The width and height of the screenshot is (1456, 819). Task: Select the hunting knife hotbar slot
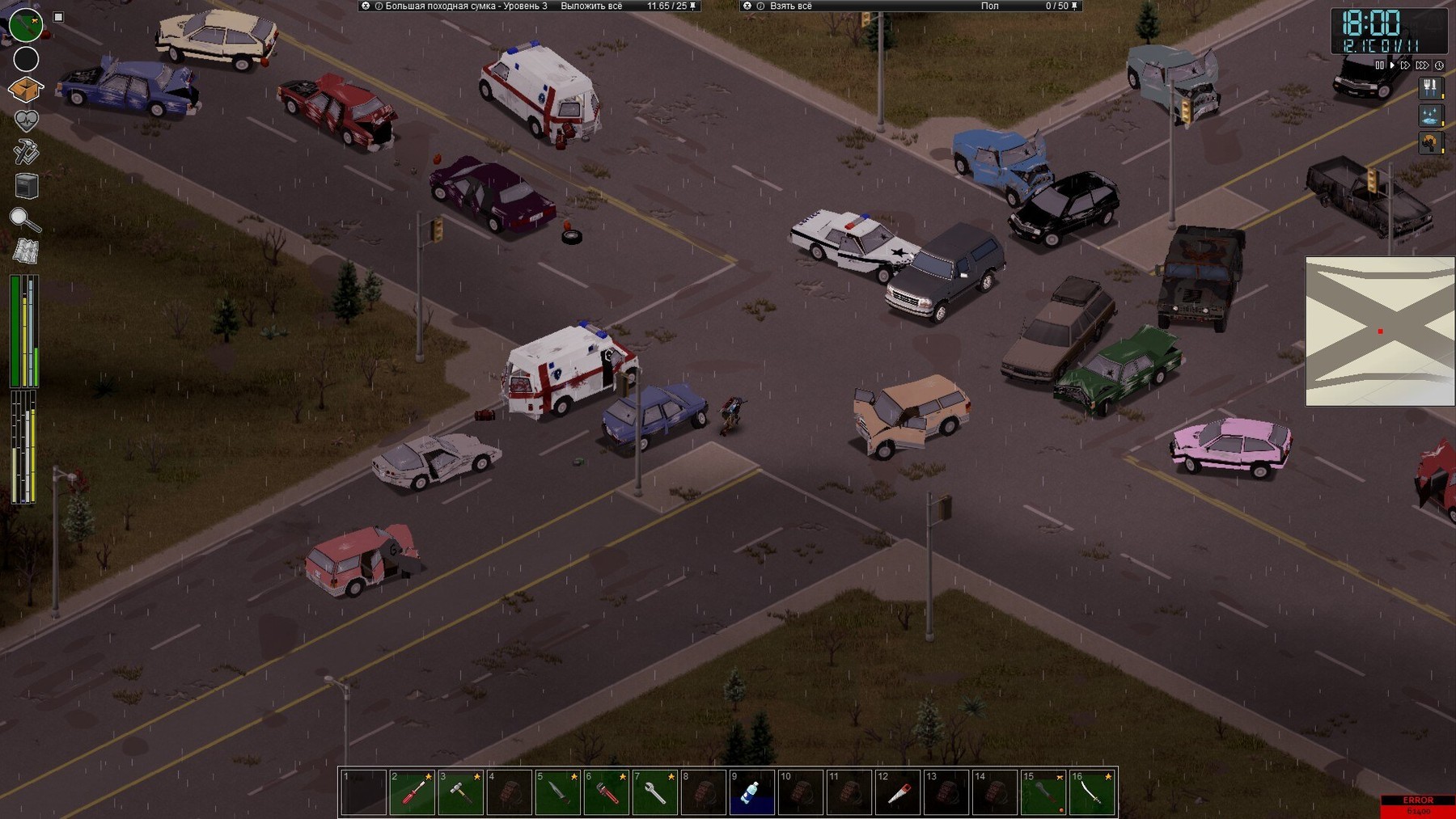[x=558, y=792]
